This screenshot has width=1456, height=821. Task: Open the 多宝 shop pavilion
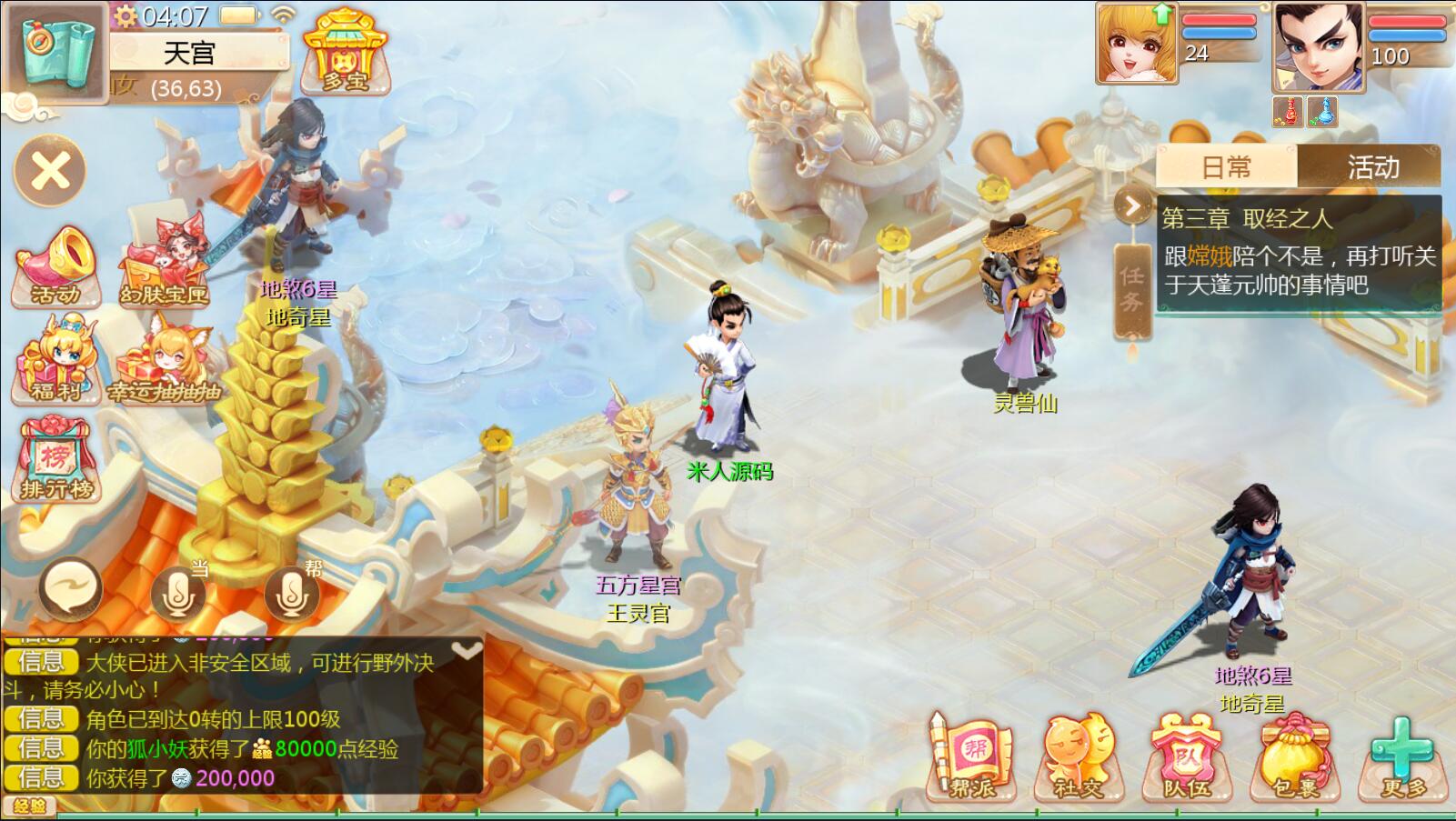345,53
